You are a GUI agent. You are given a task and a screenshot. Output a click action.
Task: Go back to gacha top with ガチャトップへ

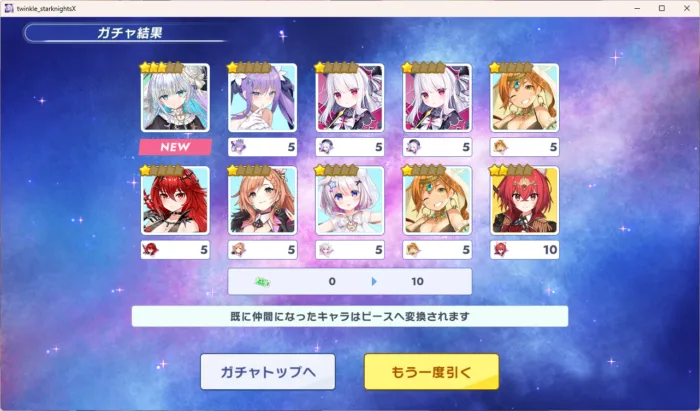267,371
